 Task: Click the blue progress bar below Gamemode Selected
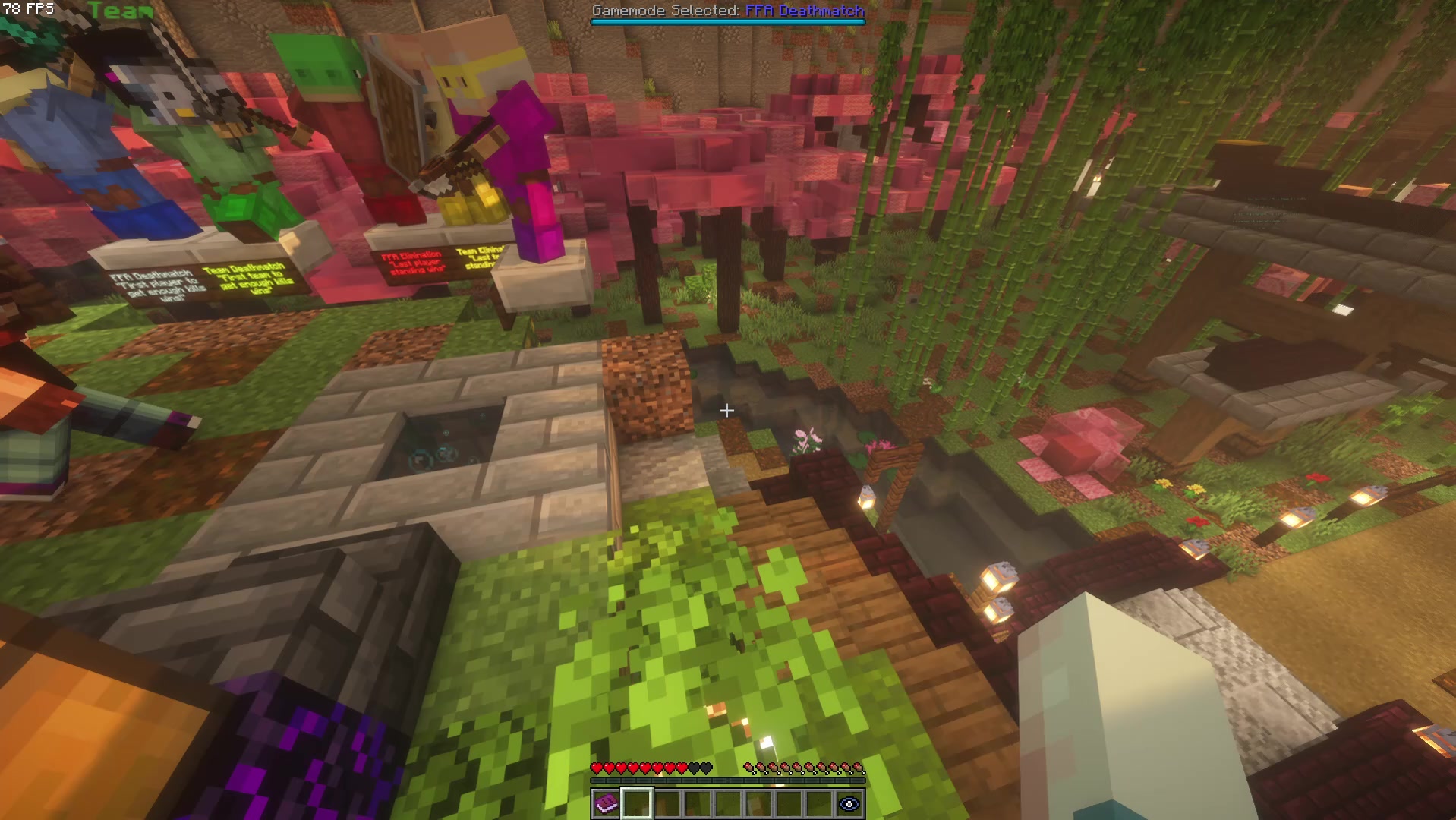(x=727, y=23)
